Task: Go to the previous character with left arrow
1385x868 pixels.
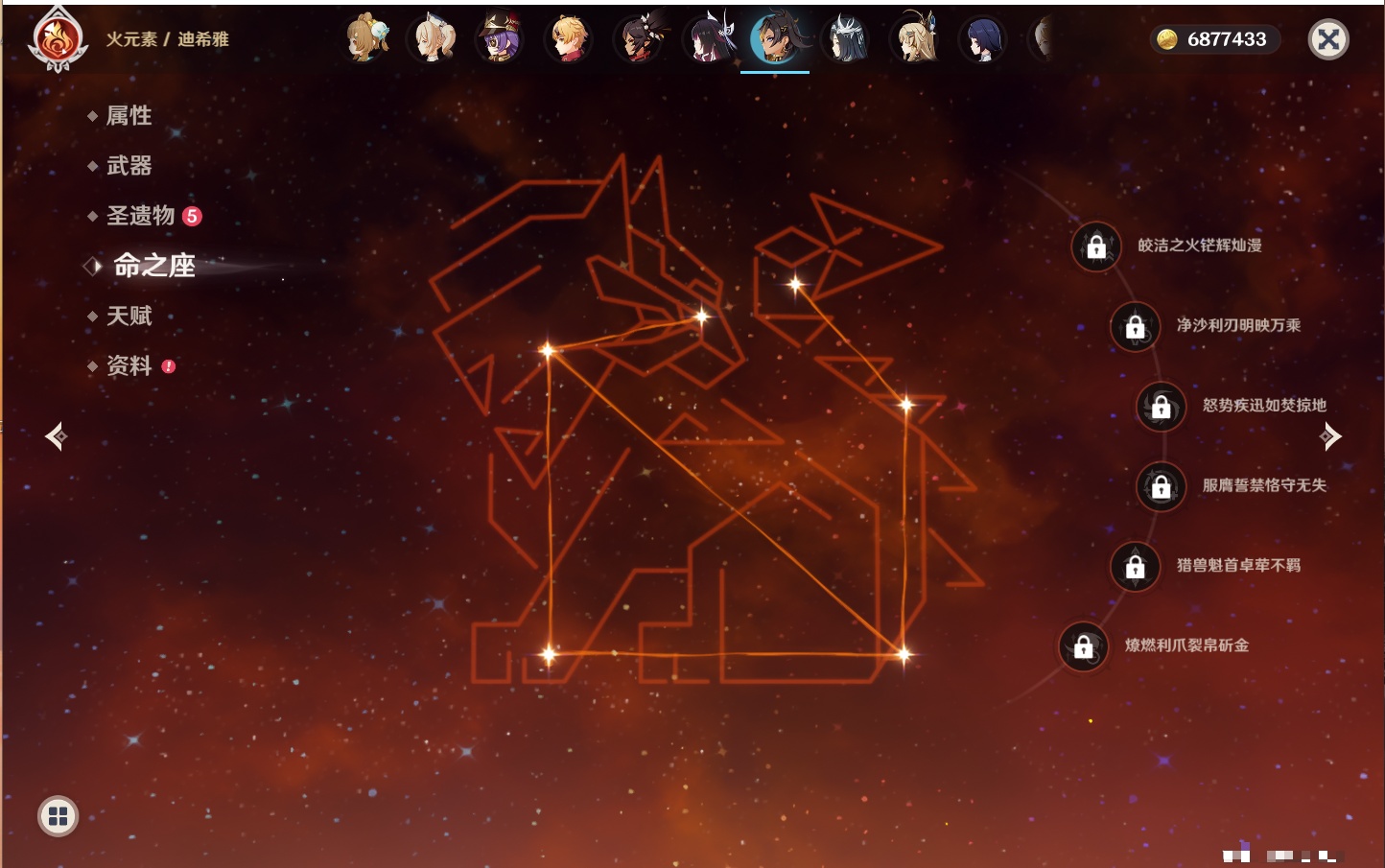Action: (x=57, y=436)
